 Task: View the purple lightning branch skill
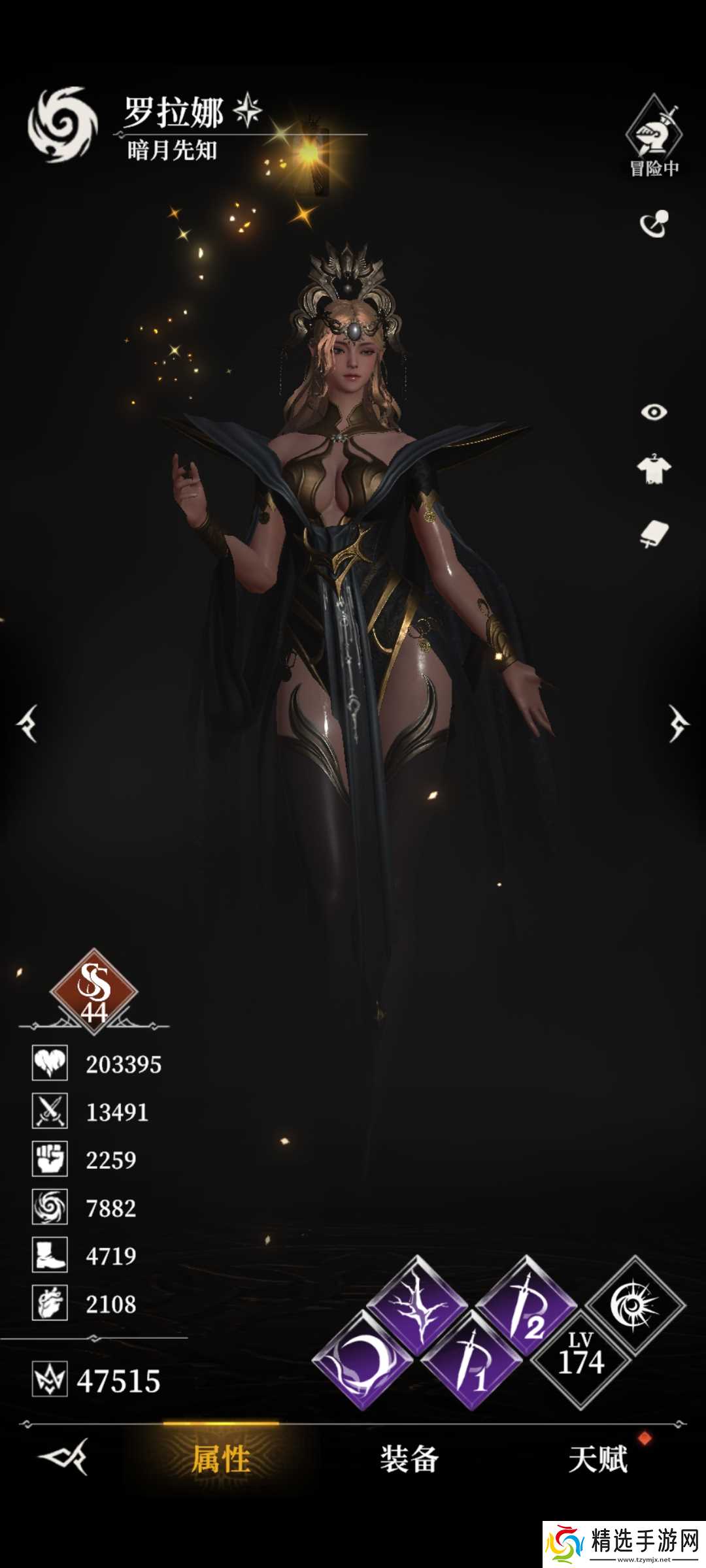point(417,1305)
